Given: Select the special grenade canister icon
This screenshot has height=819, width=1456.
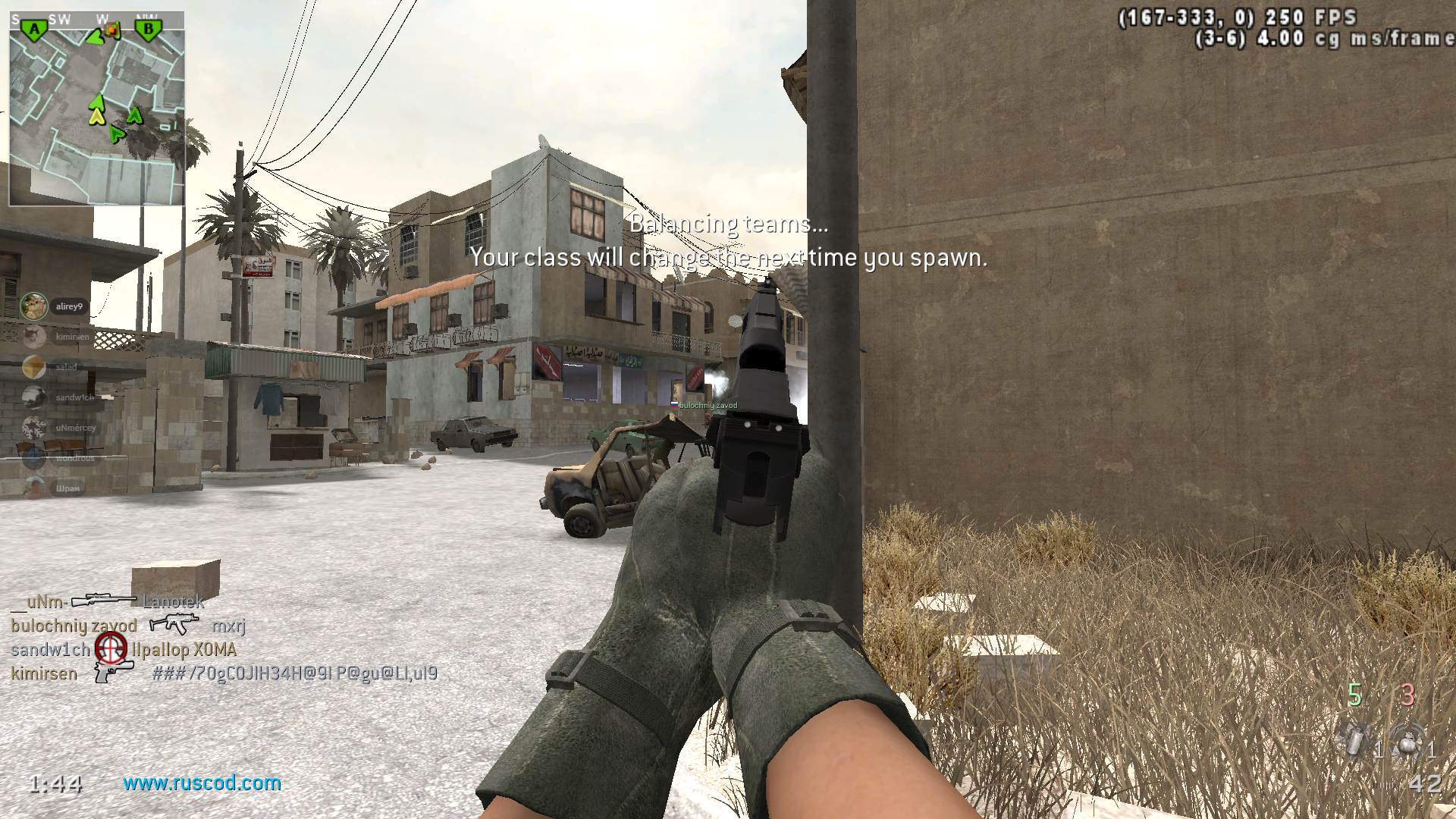Looking at the screenshot, I should tap(1355, 741).
